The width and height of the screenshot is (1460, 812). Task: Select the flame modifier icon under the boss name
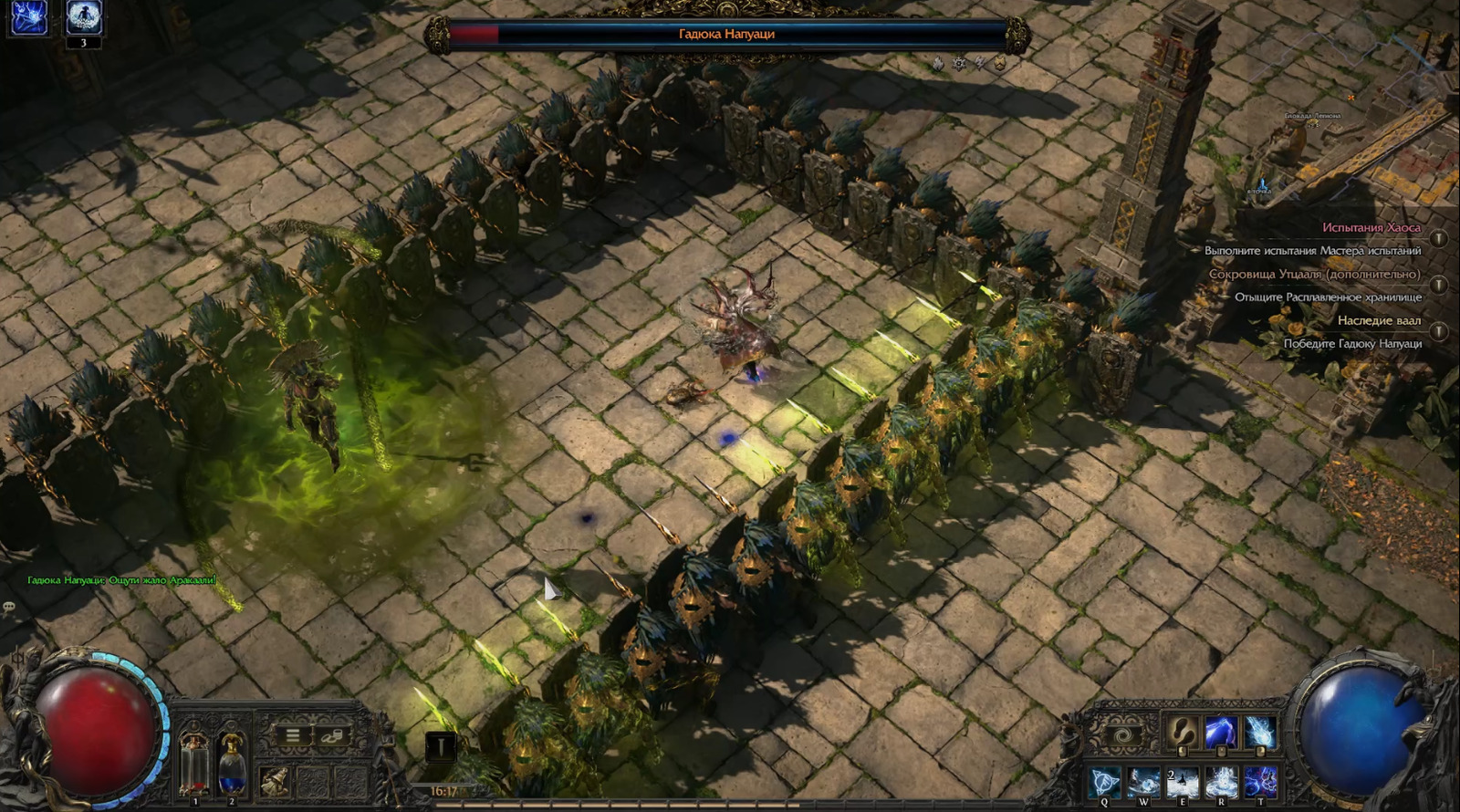coord(938,64)
